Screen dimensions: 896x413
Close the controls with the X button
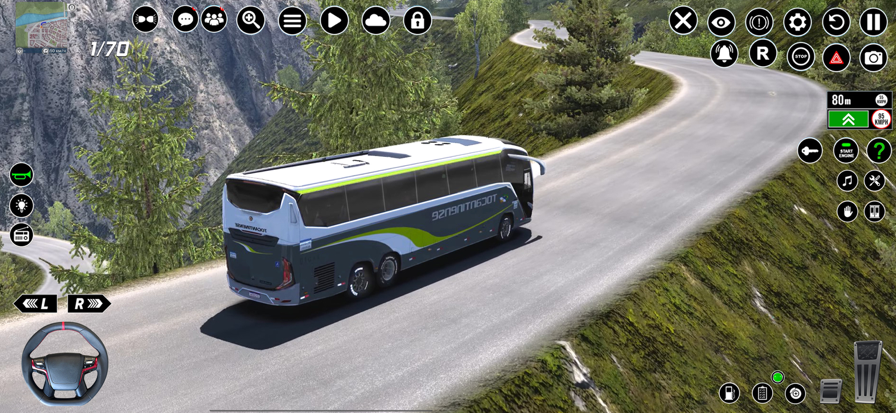(x=683, y=21)
